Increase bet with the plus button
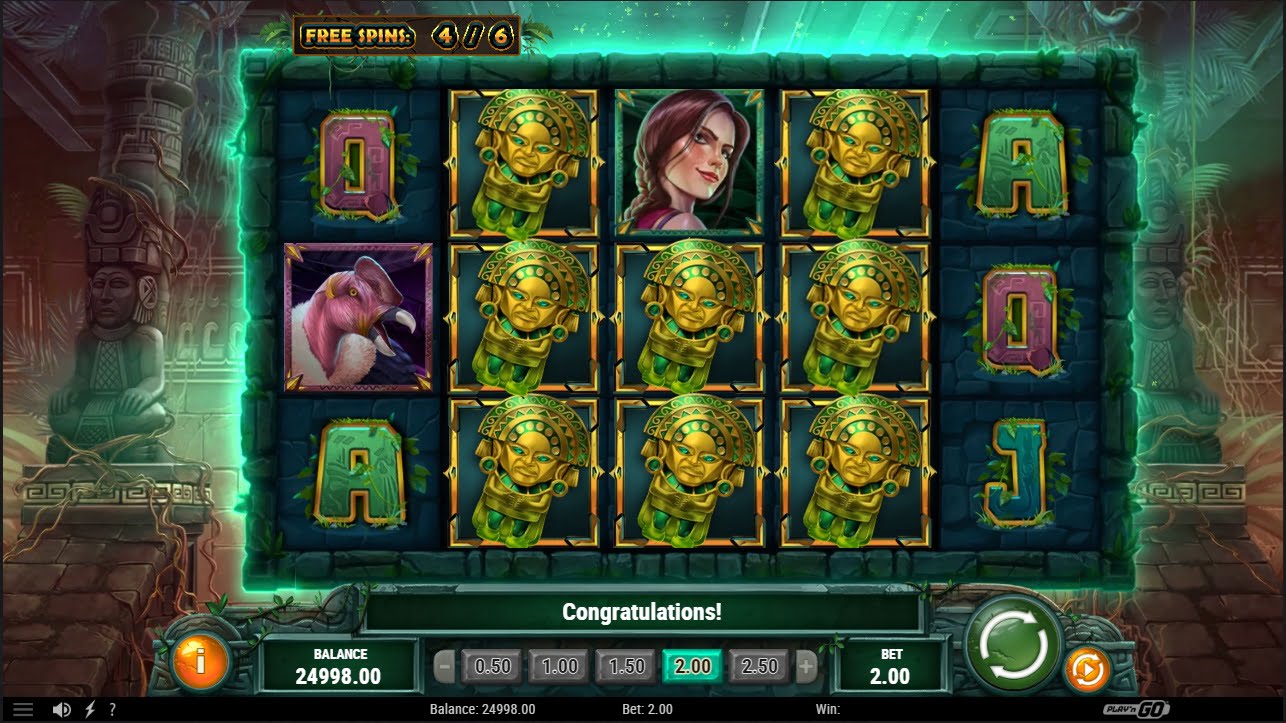The width and height of the screenshot is (1286, 723). [x=806, y=666]
